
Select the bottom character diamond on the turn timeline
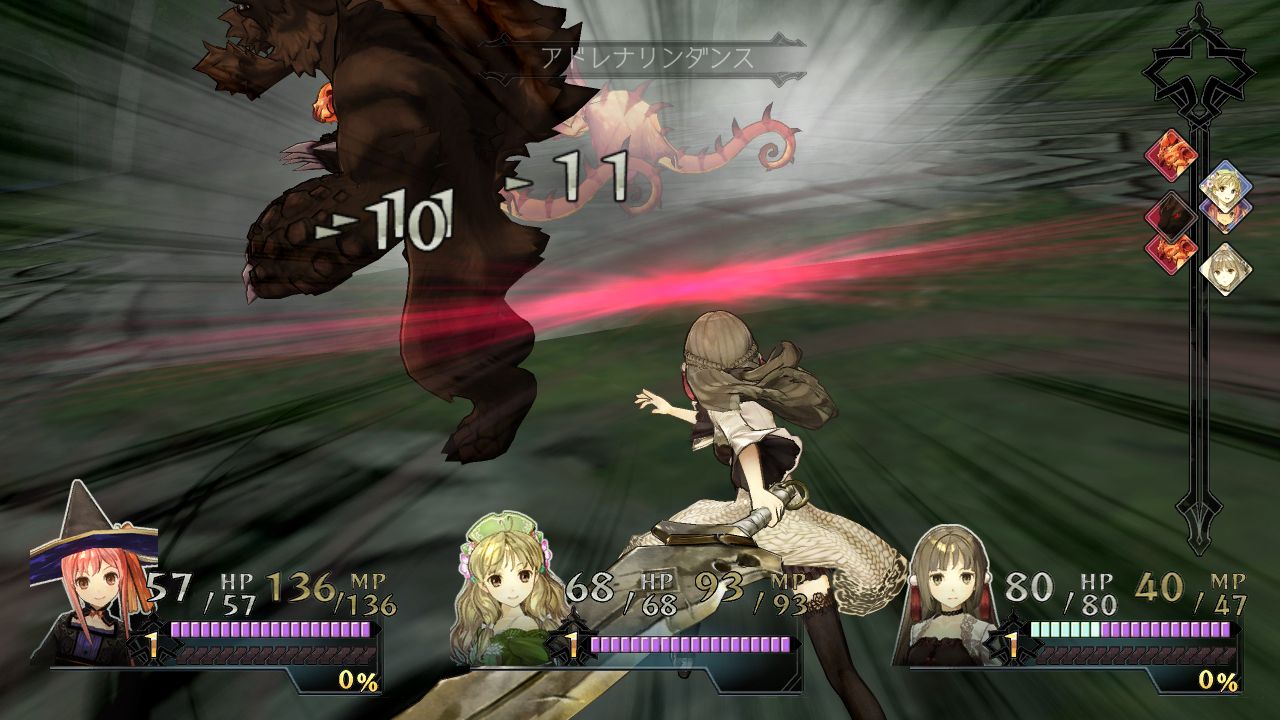click(1225, 270)
